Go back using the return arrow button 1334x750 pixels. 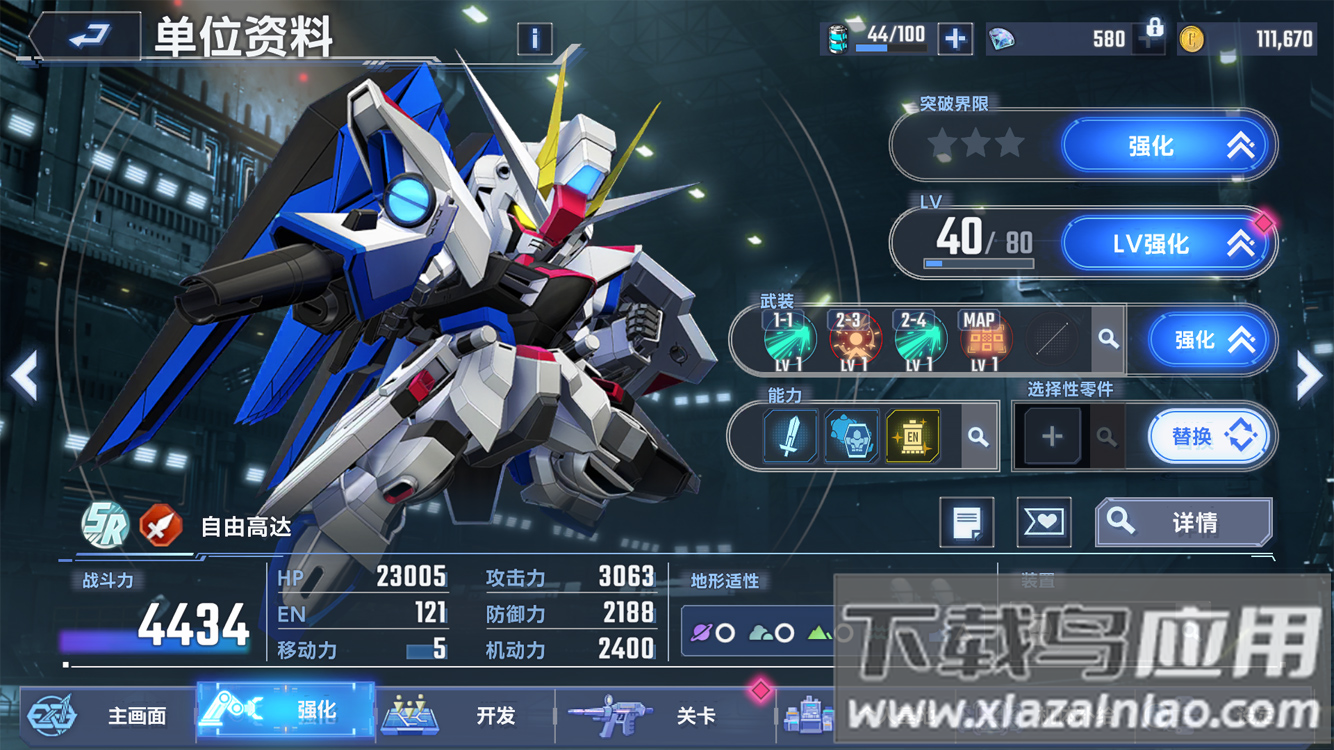[87, 38]
